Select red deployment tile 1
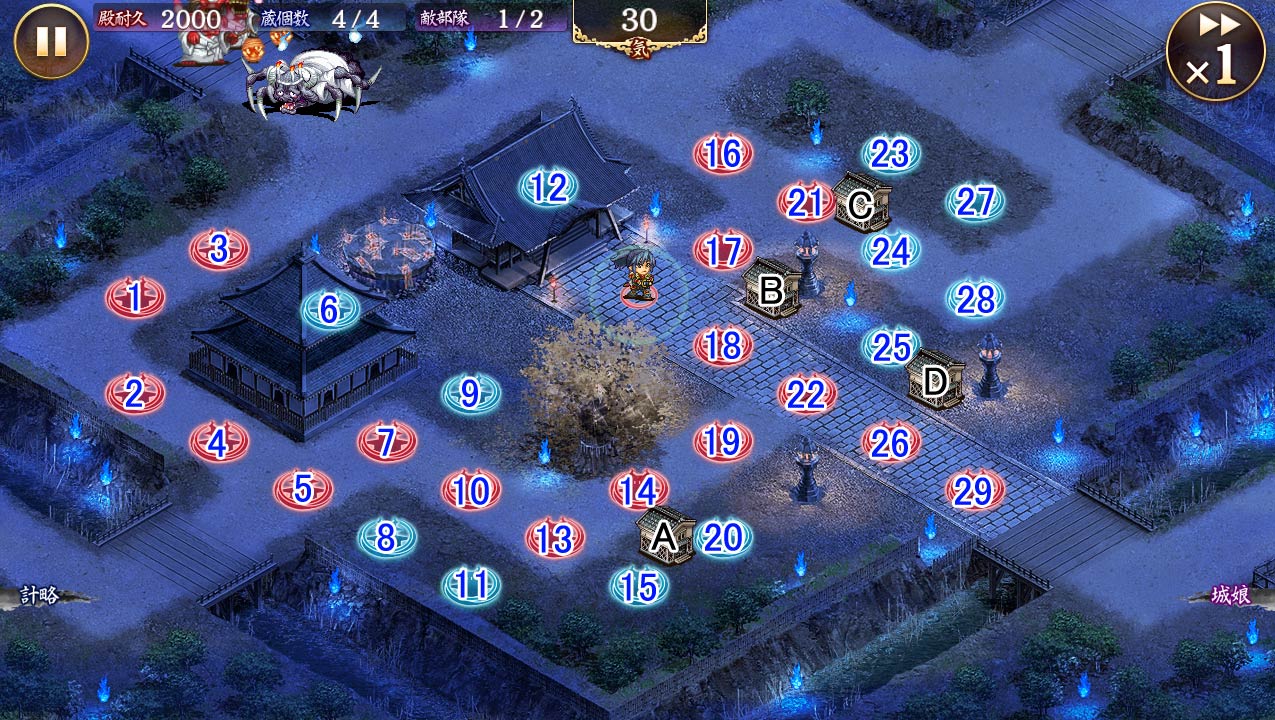 [x=135, y=297]
